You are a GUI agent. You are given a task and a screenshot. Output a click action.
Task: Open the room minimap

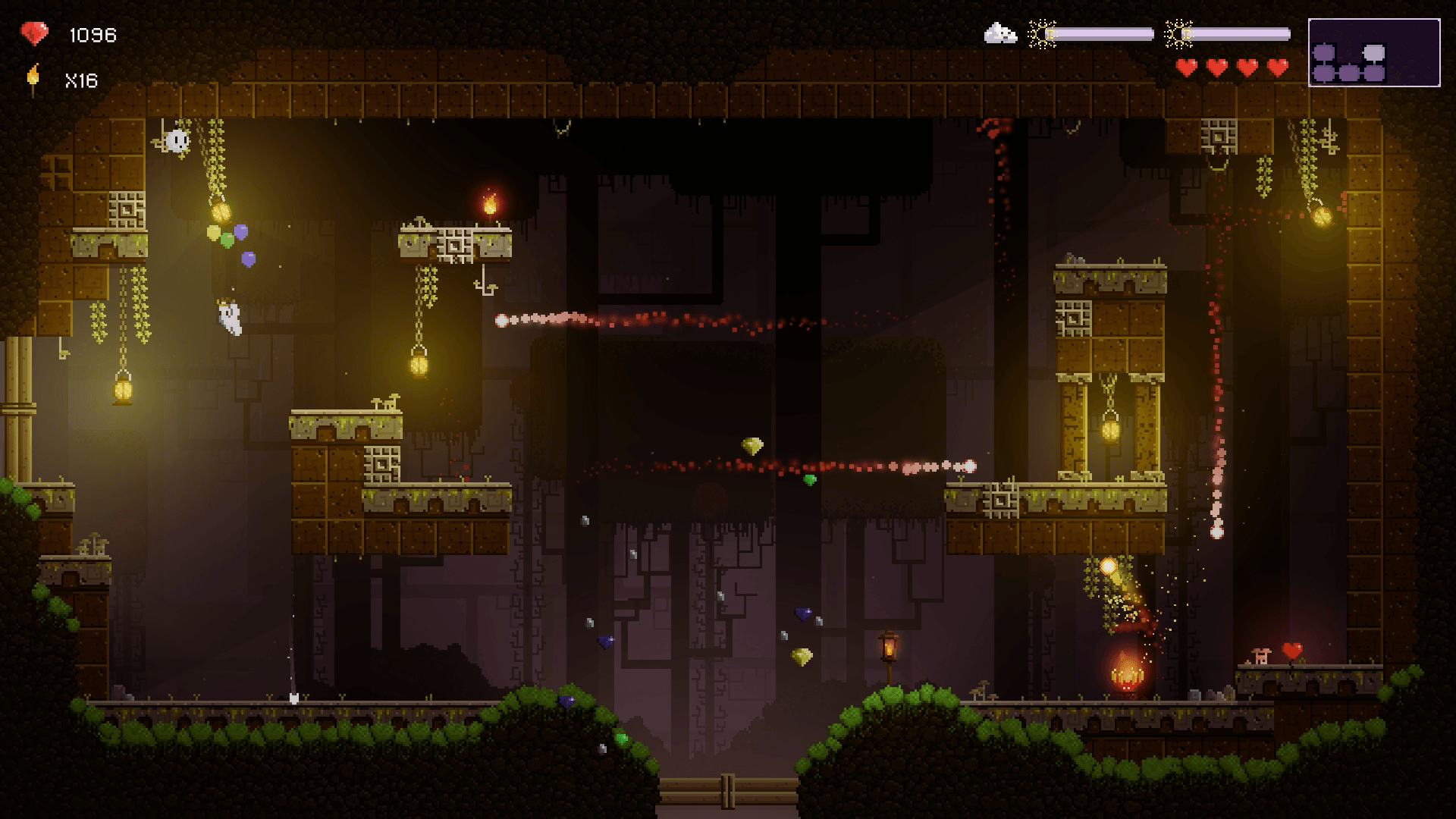click(x=1373, y=52)
